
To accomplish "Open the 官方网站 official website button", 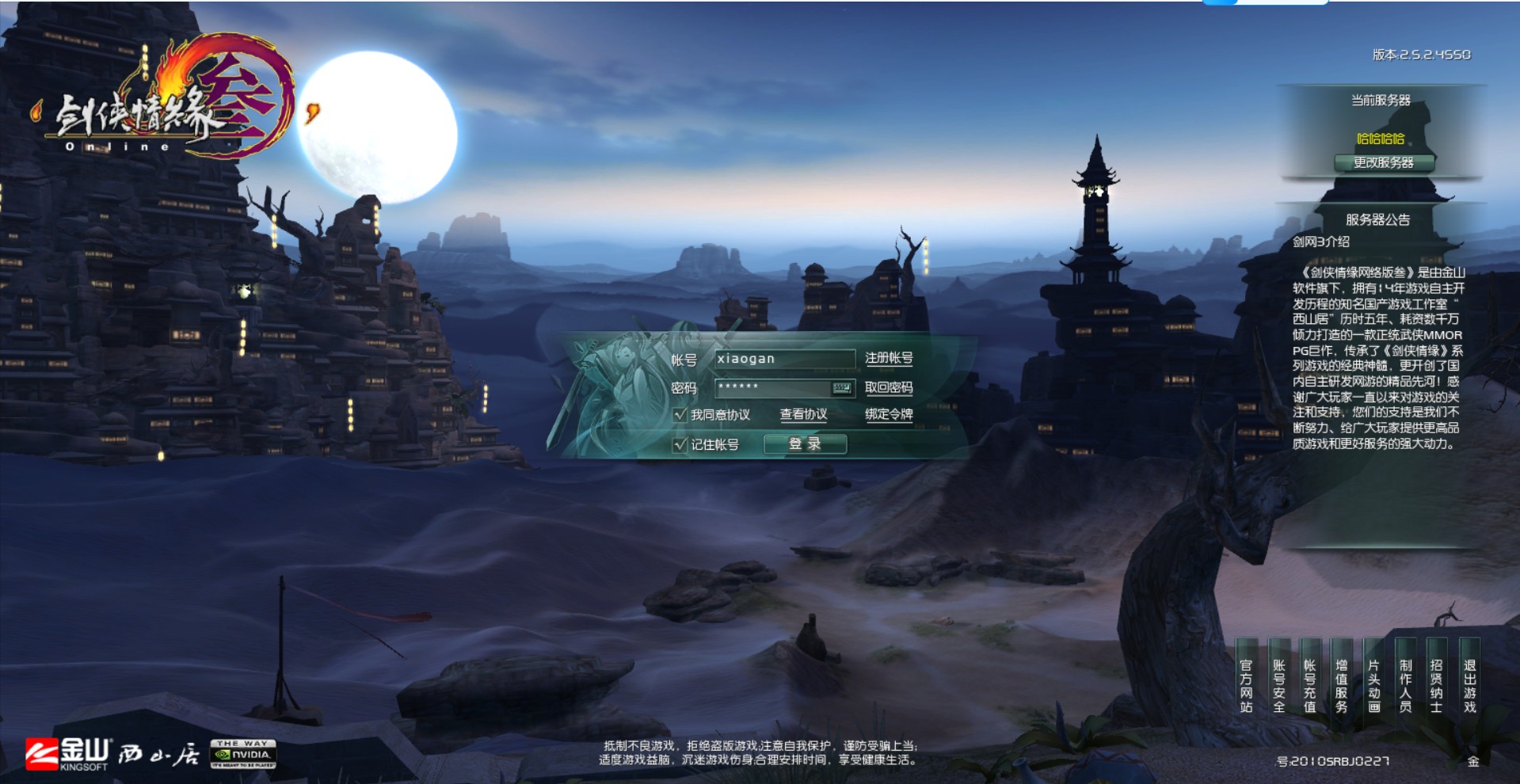I will 1246,686.
